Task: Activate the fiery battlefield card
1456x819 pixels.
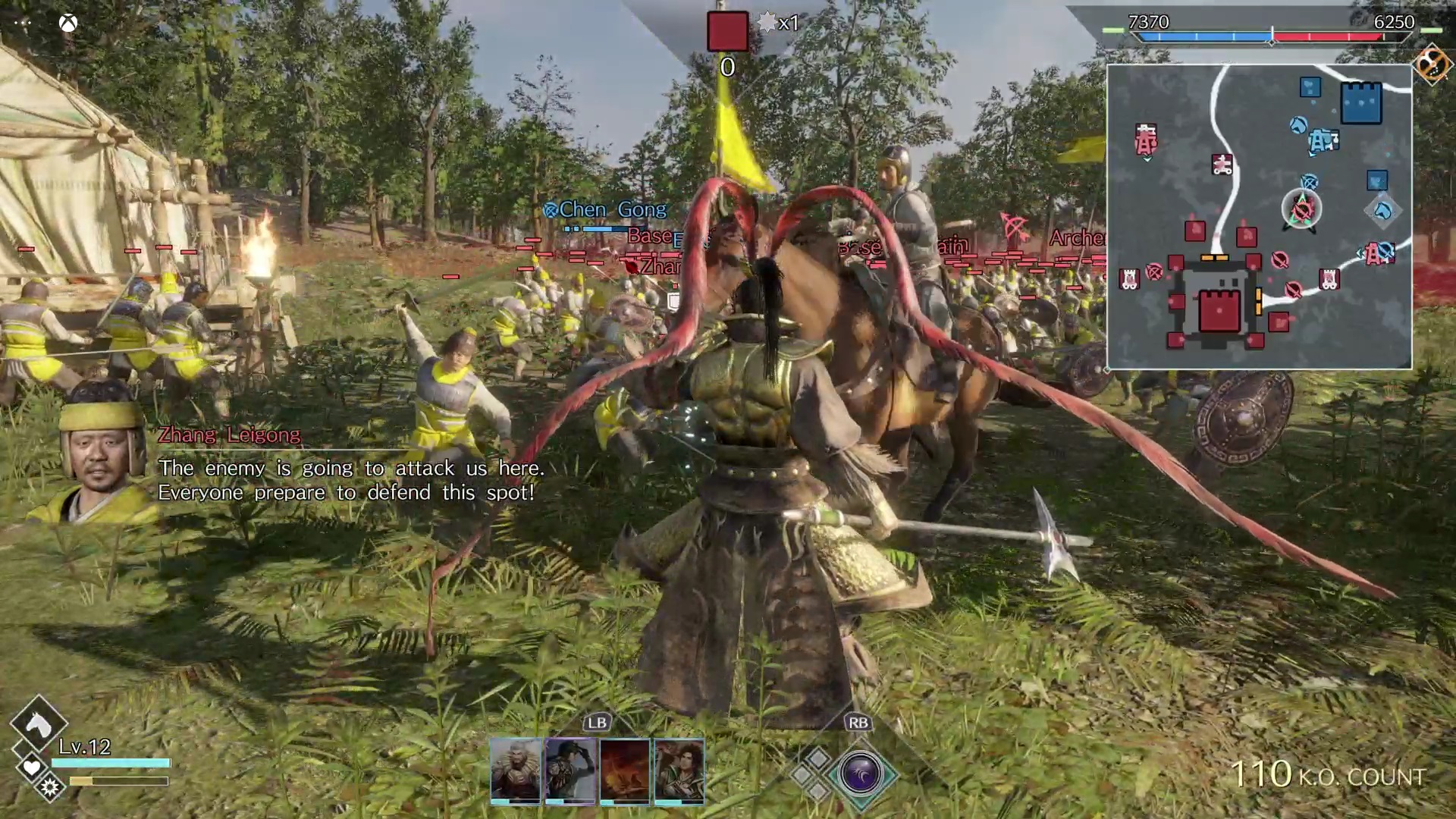Action: tap(625, 770)
